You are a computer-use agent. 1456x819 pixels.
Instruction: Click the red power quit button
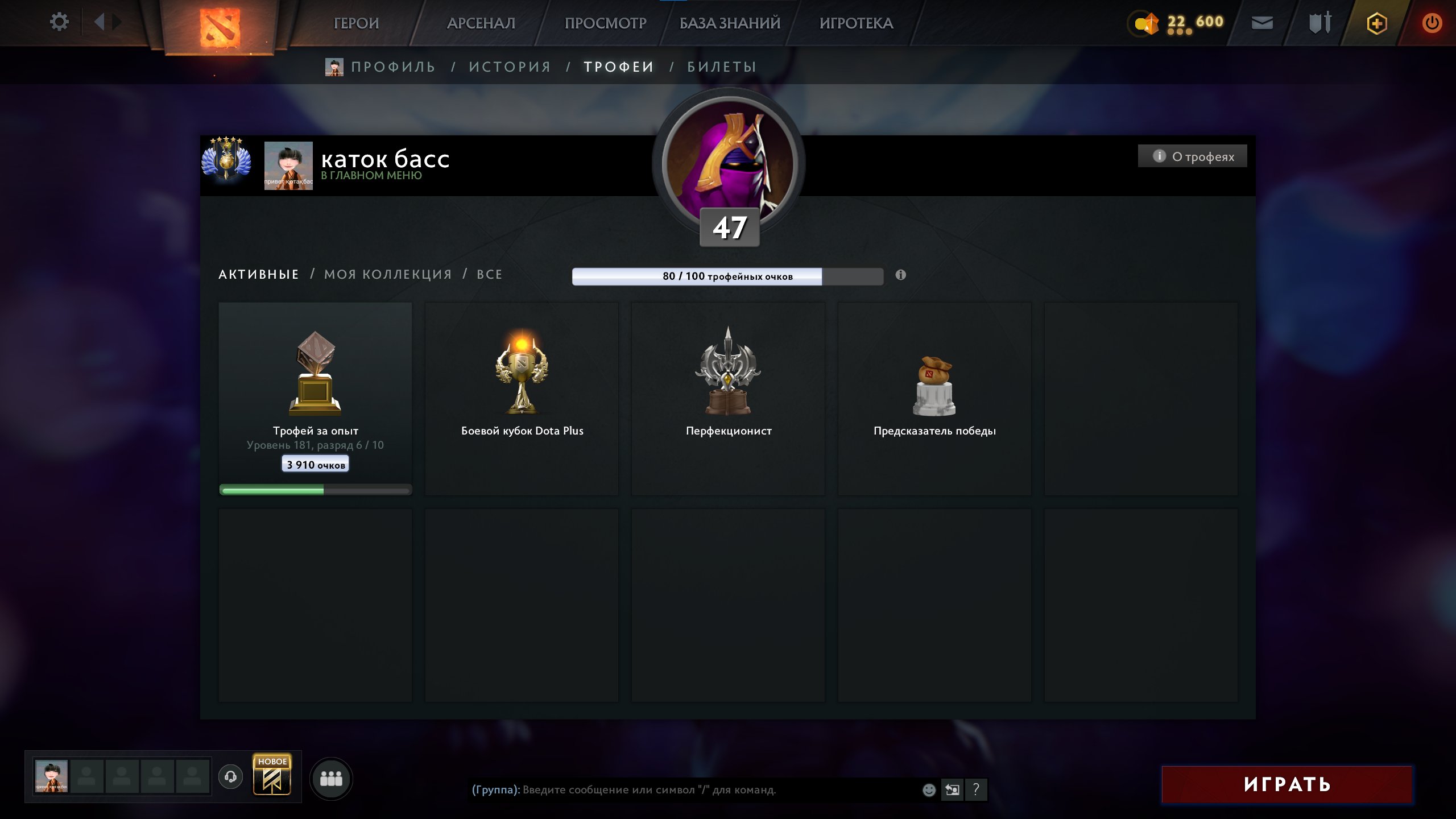(x=1432, y=23)
